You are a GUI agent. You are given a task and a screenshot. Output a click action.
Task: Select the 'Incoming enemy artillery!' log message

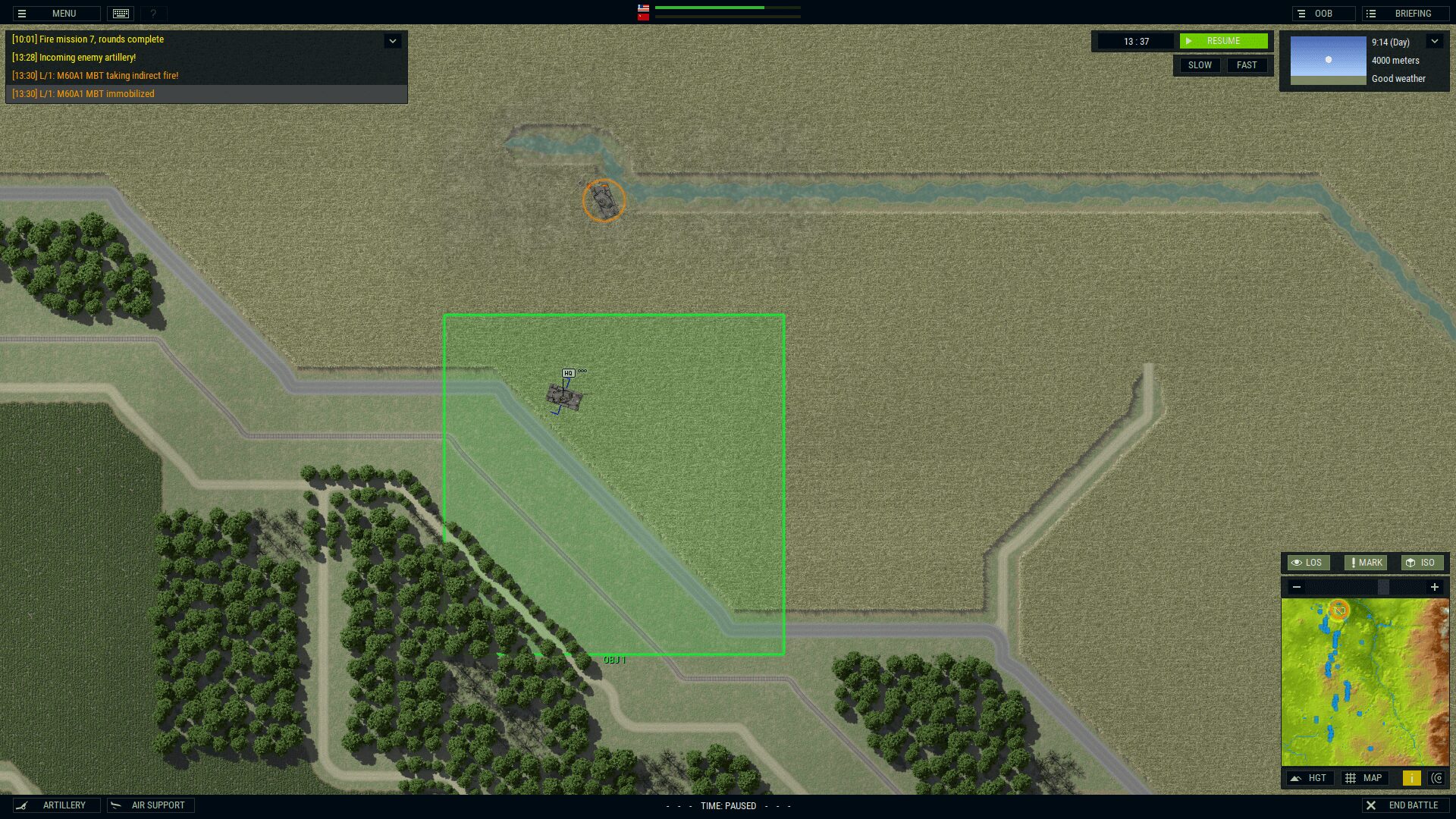coord(74,58)
